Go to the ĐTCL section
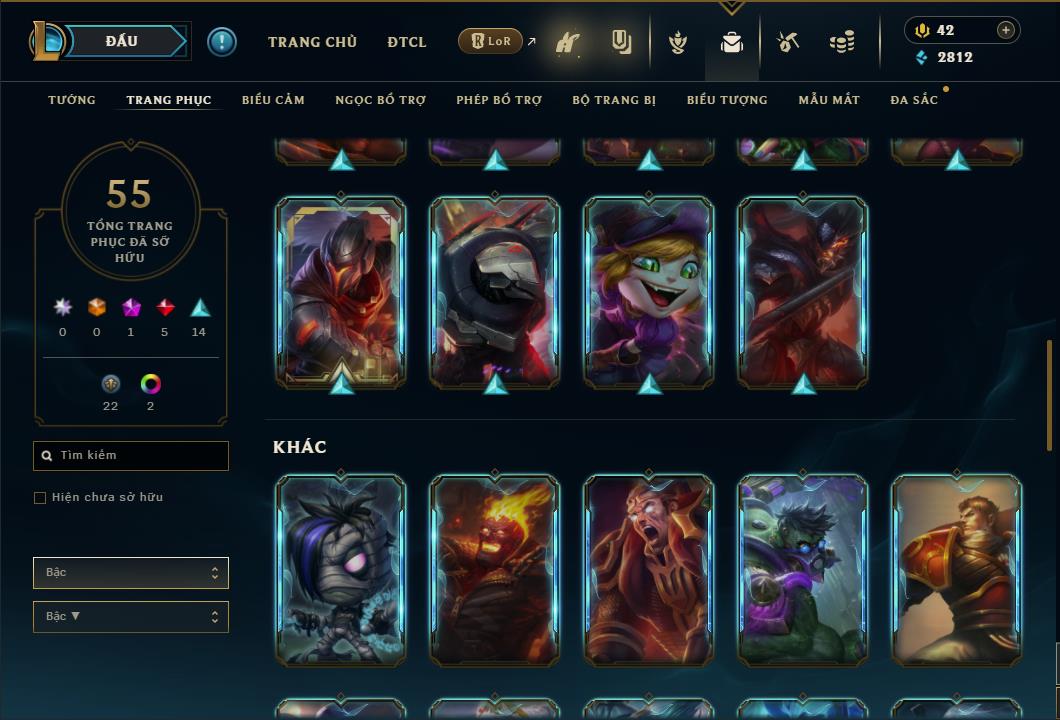The height and width of the screenshot is (720, 1060). (407, 42)
